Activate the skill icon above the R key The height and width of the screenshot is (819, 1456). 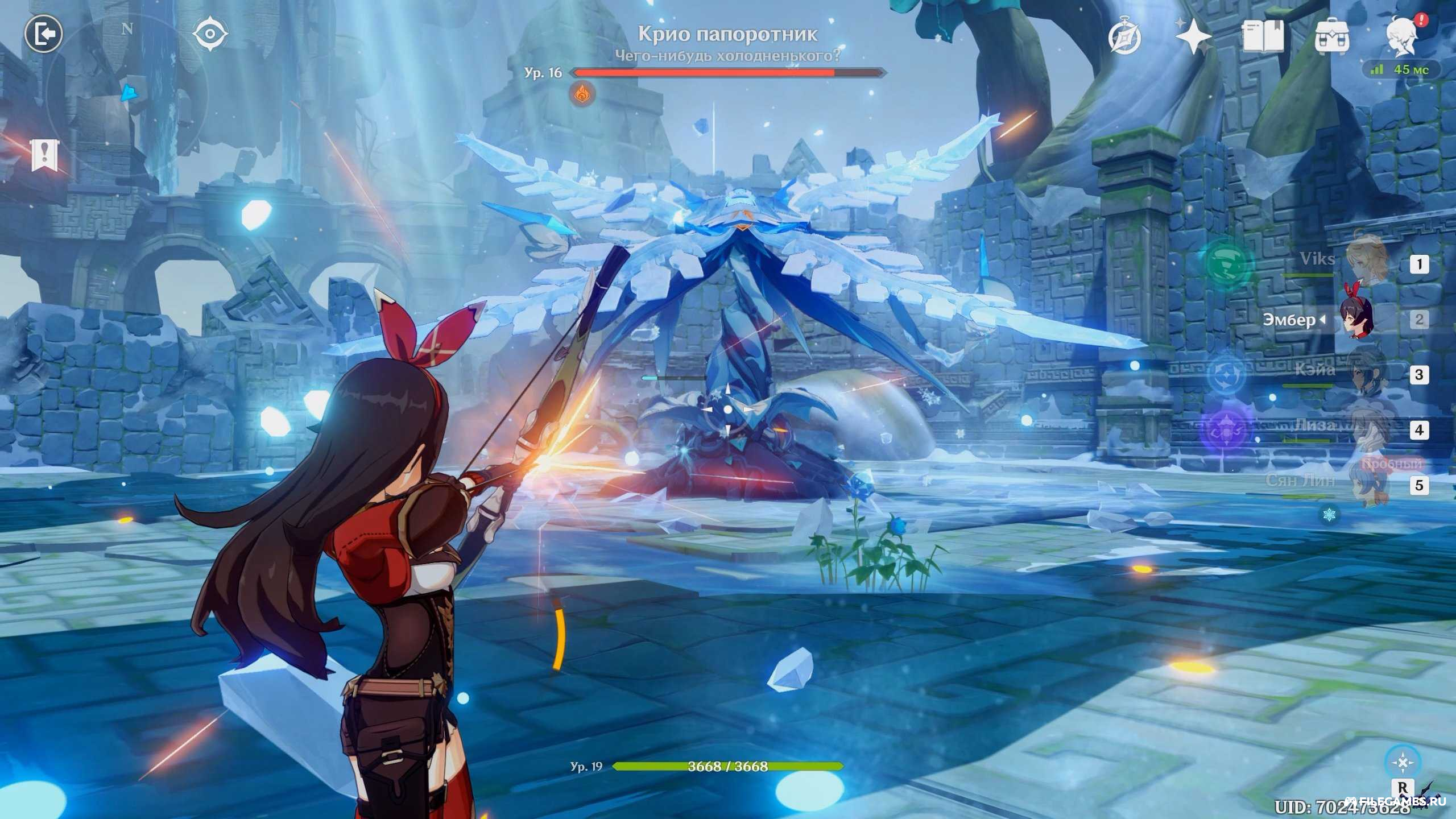[1403, 762]
